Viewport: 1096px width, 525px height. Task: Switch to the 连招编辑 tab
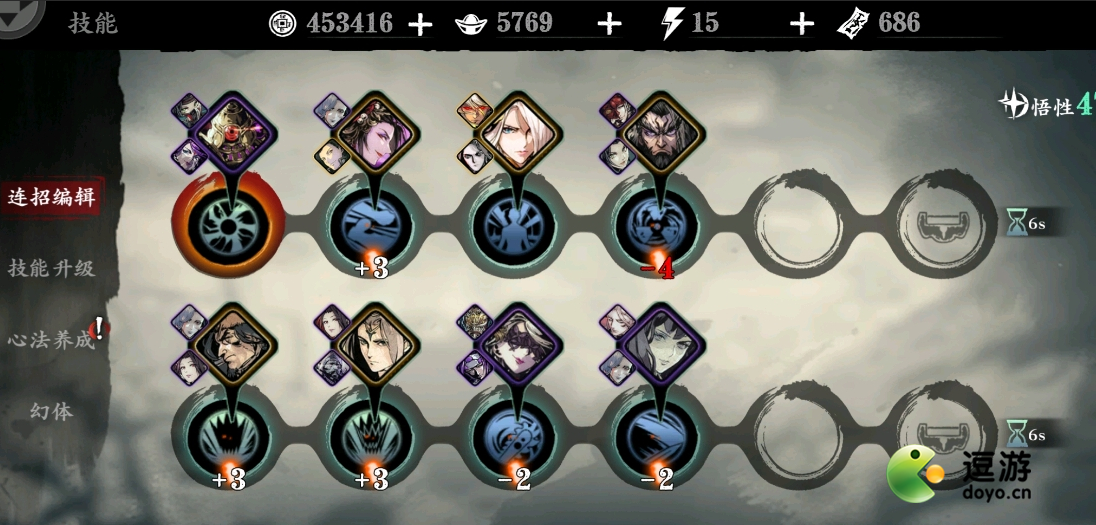click(x=51, y=196)
